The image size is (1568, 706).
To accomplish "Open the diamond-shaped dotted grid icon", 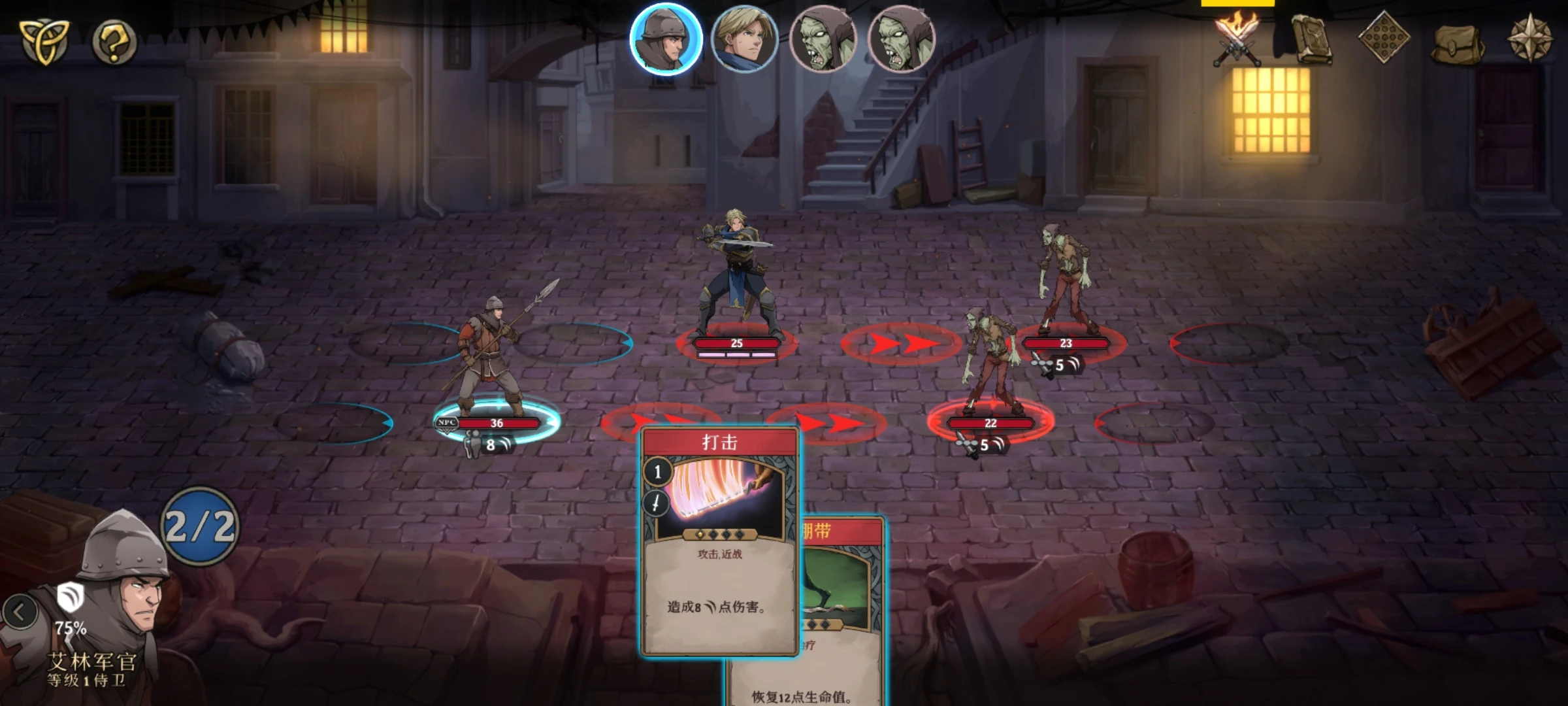I will click(1384, 39).
